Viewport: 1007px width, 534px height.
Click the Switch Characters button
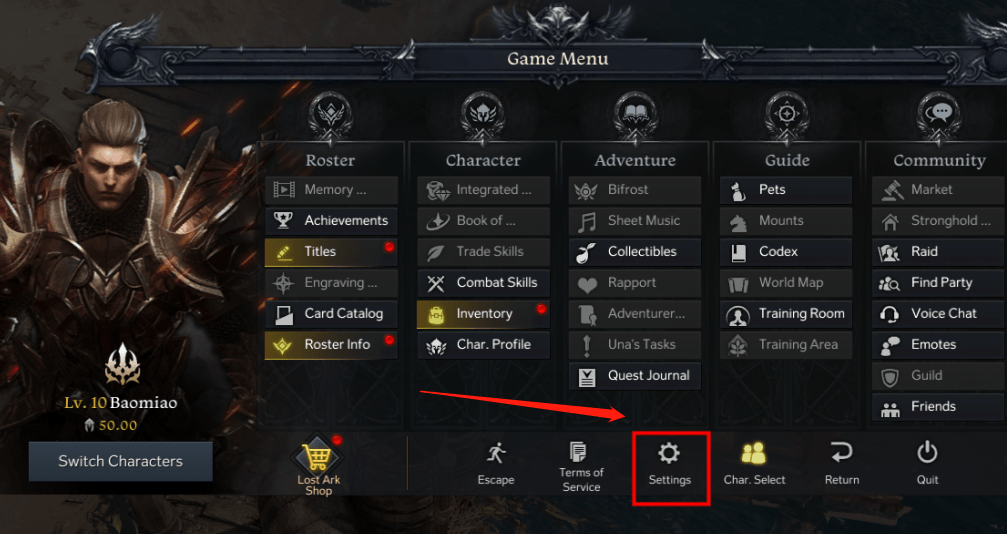tap(120, 461)
